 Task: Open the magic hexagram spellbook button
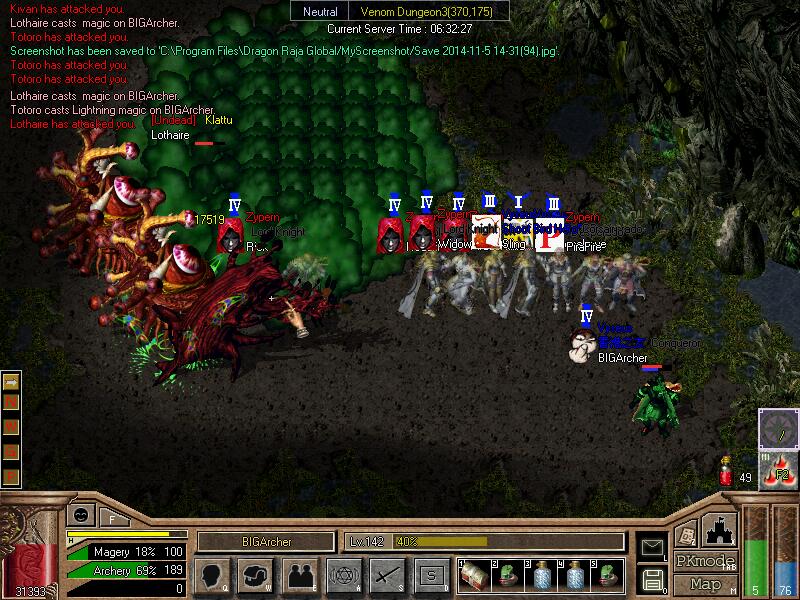(343, 575)
